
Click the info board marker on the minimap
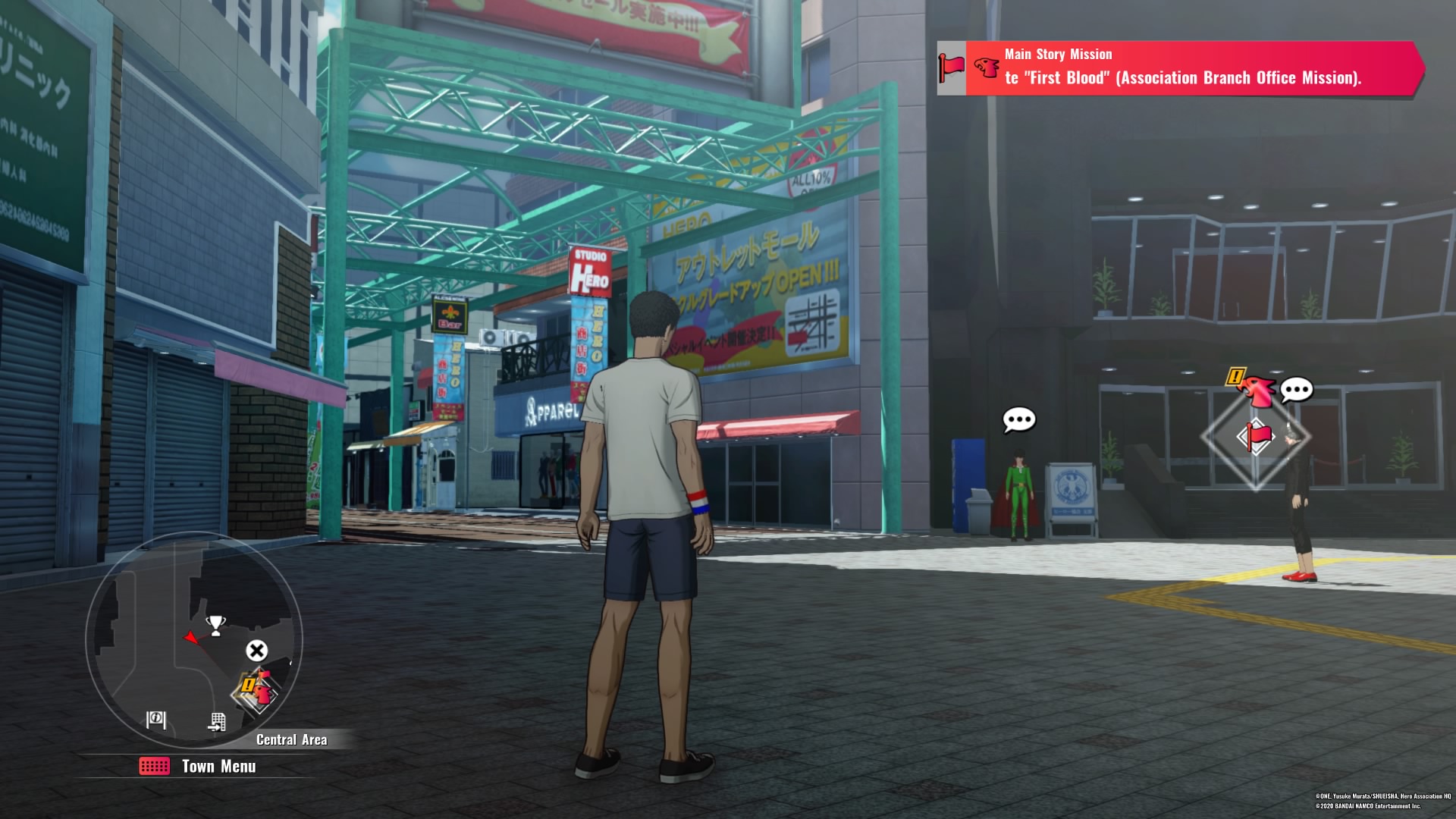pos(156,719)
